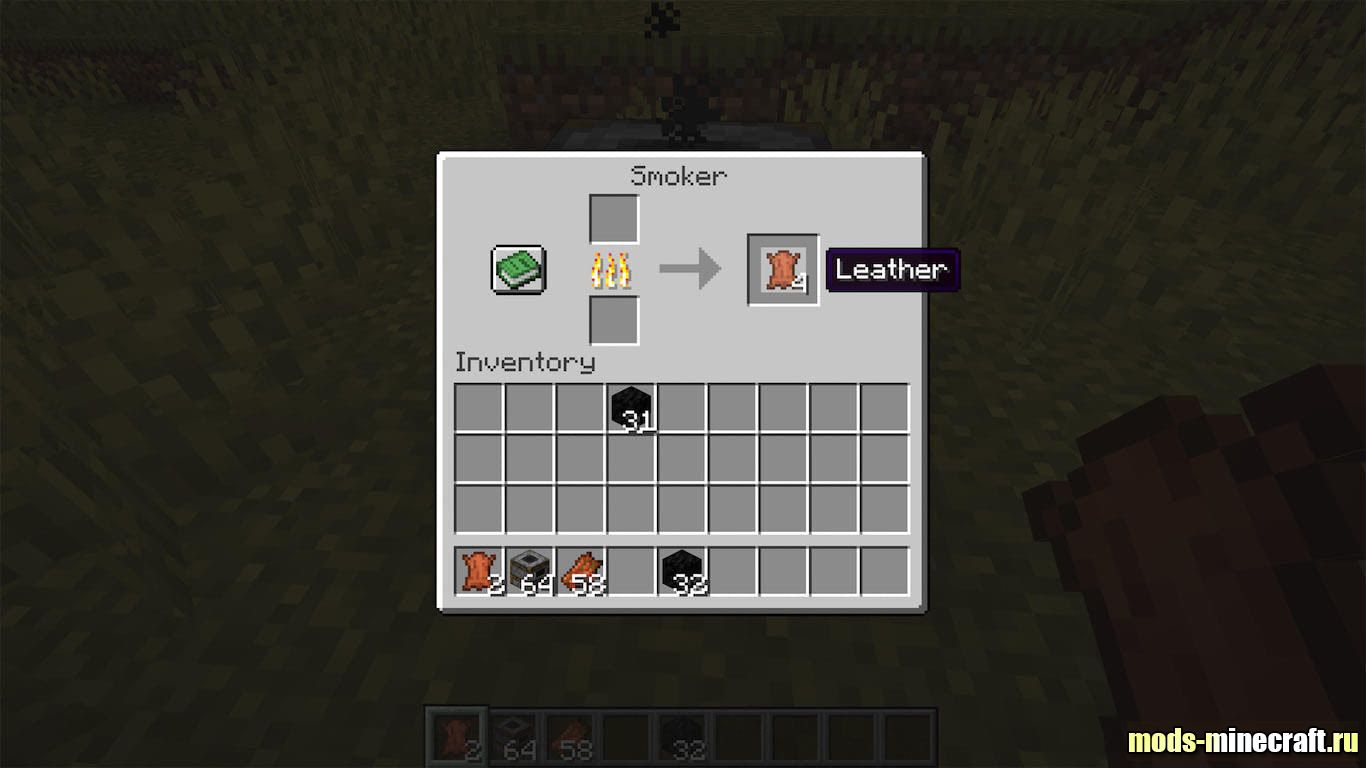The image size is (1366, 768).
Task: Pick up the stack of 31 coal blocks
Action: [x=633, y=409]
